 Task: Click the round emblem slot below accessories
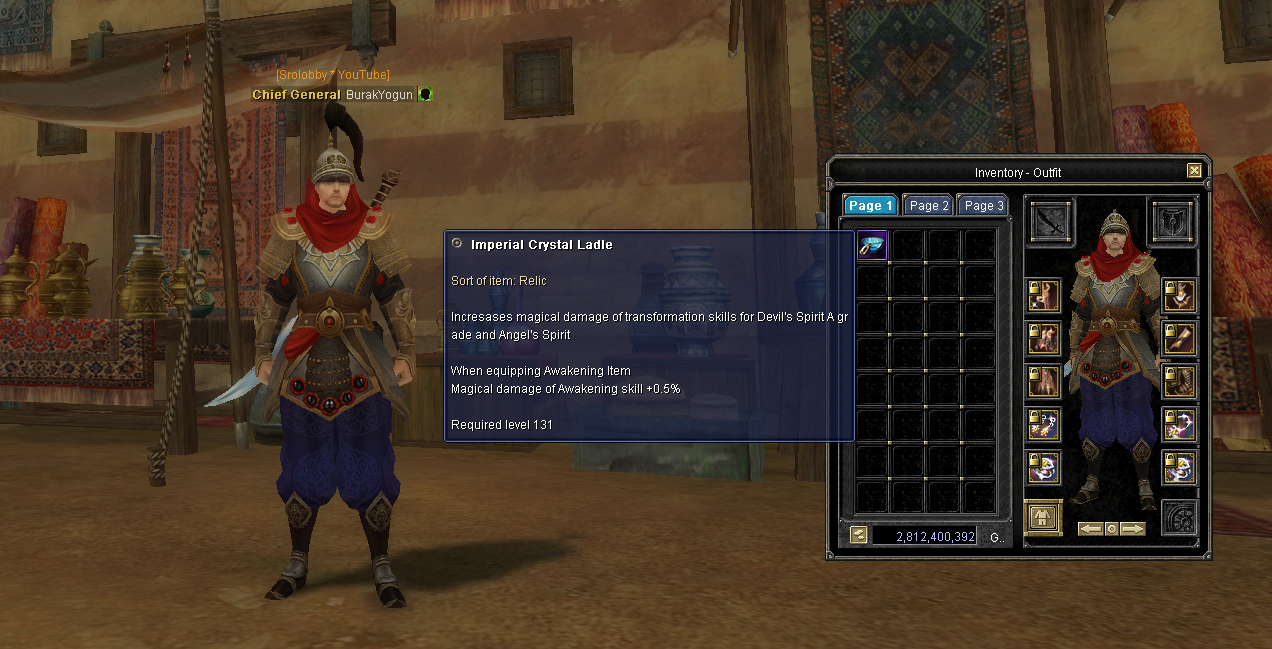[1179, 518]
